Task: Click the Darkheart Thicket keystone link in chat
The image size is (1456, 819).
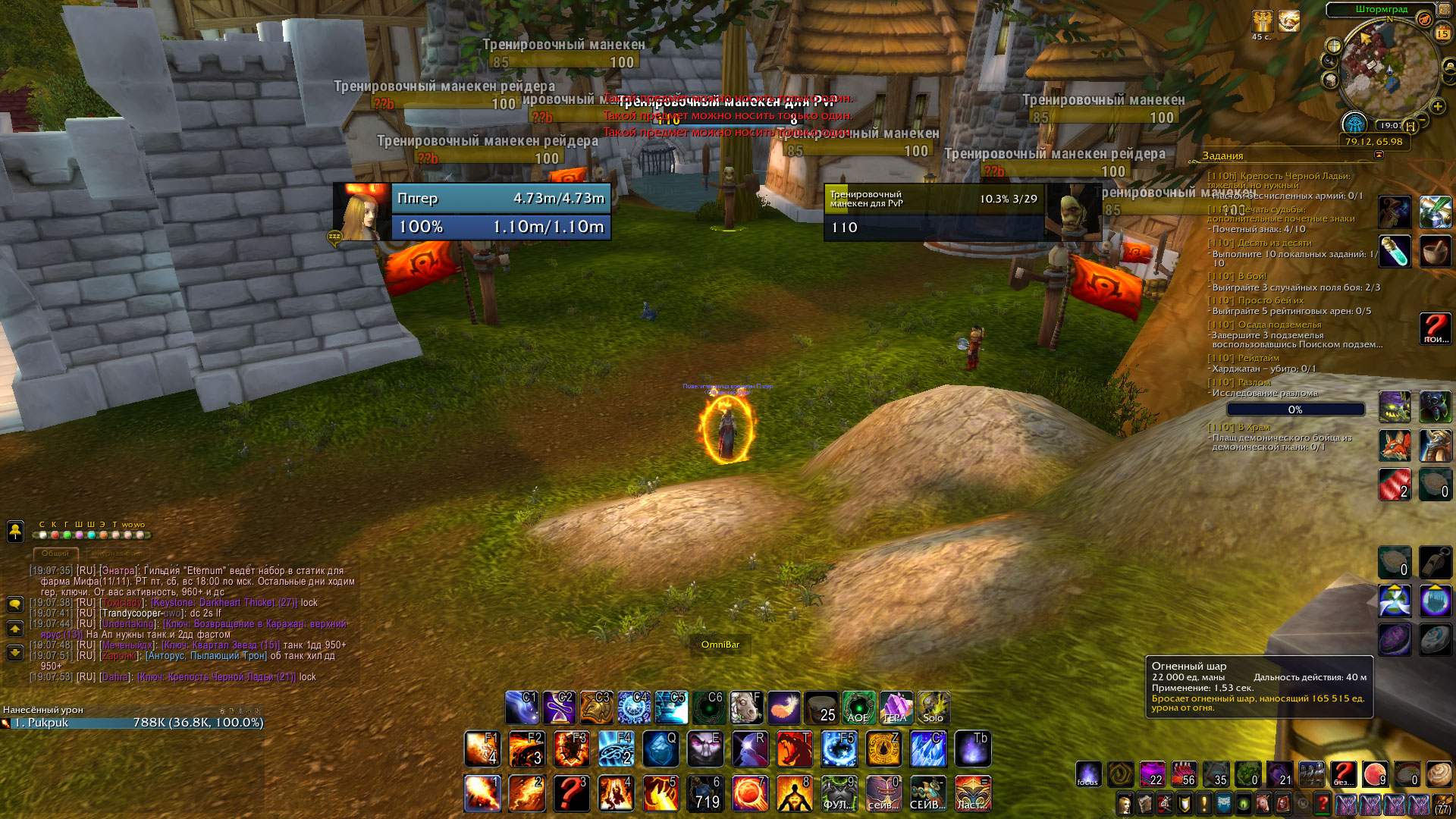Action: pyautogui.click(x=224, y=603)
